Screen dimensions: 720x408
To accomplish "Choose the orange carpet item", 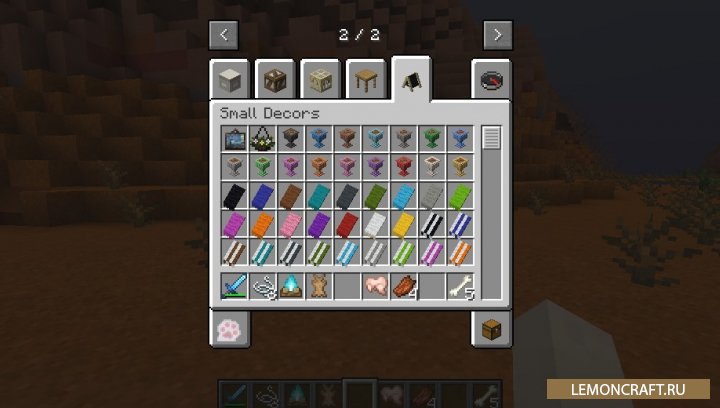I will pos(261,223).
